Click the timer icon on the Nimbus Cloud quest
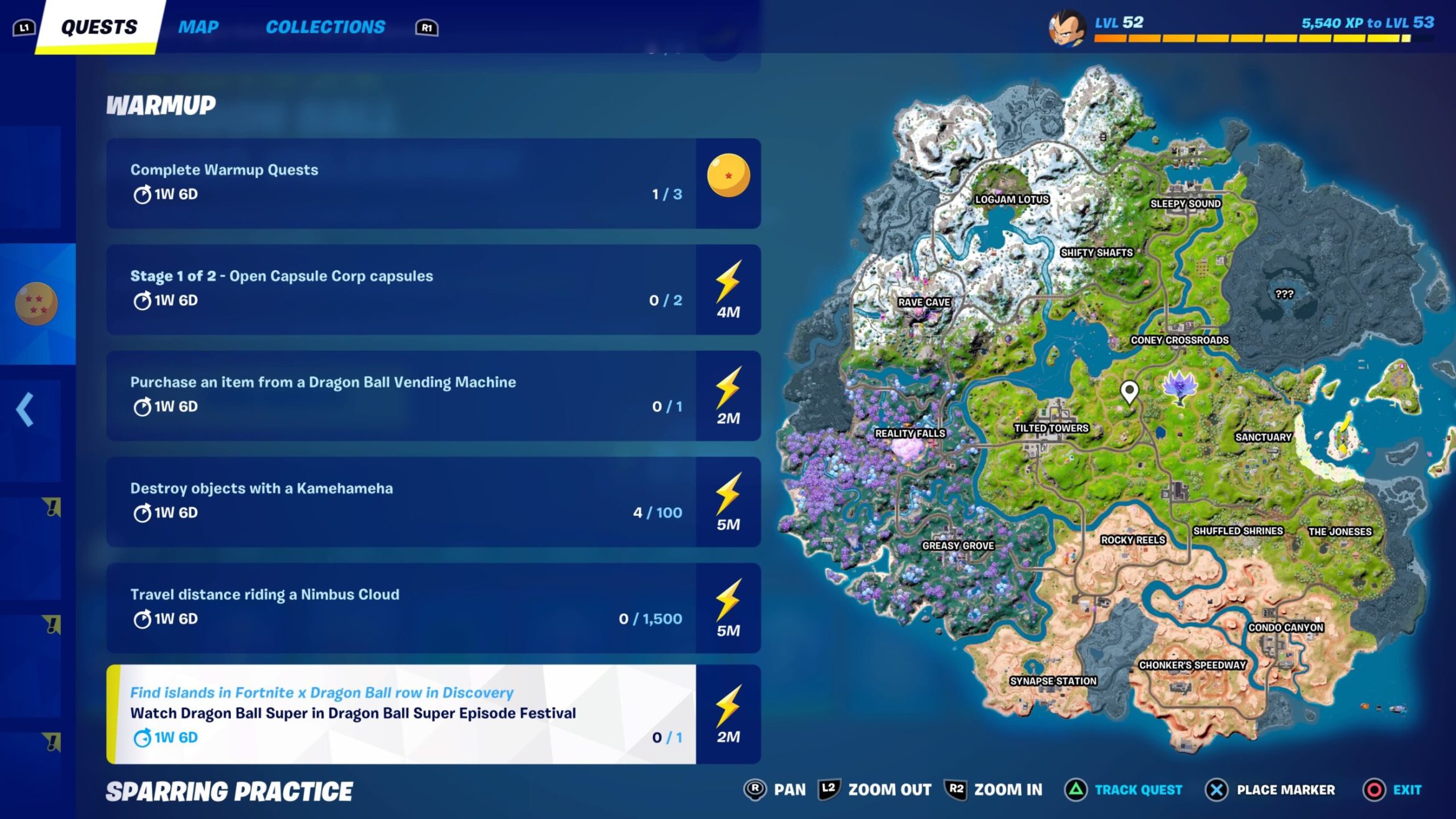Viewport: 1456px width, 819px height. point(142,619)
